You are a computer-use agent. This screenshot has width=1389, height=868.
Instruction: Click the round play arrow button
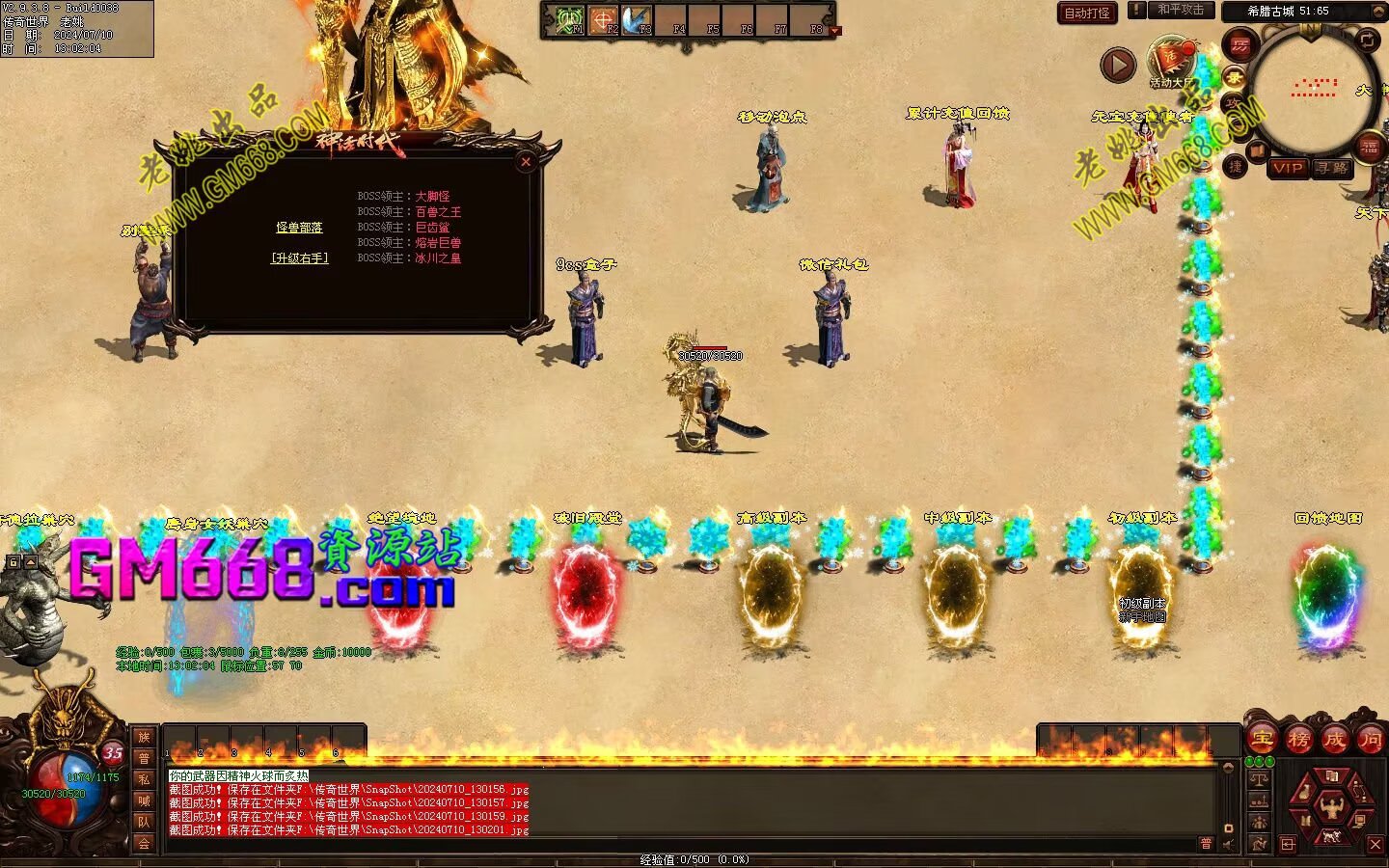1118,66
